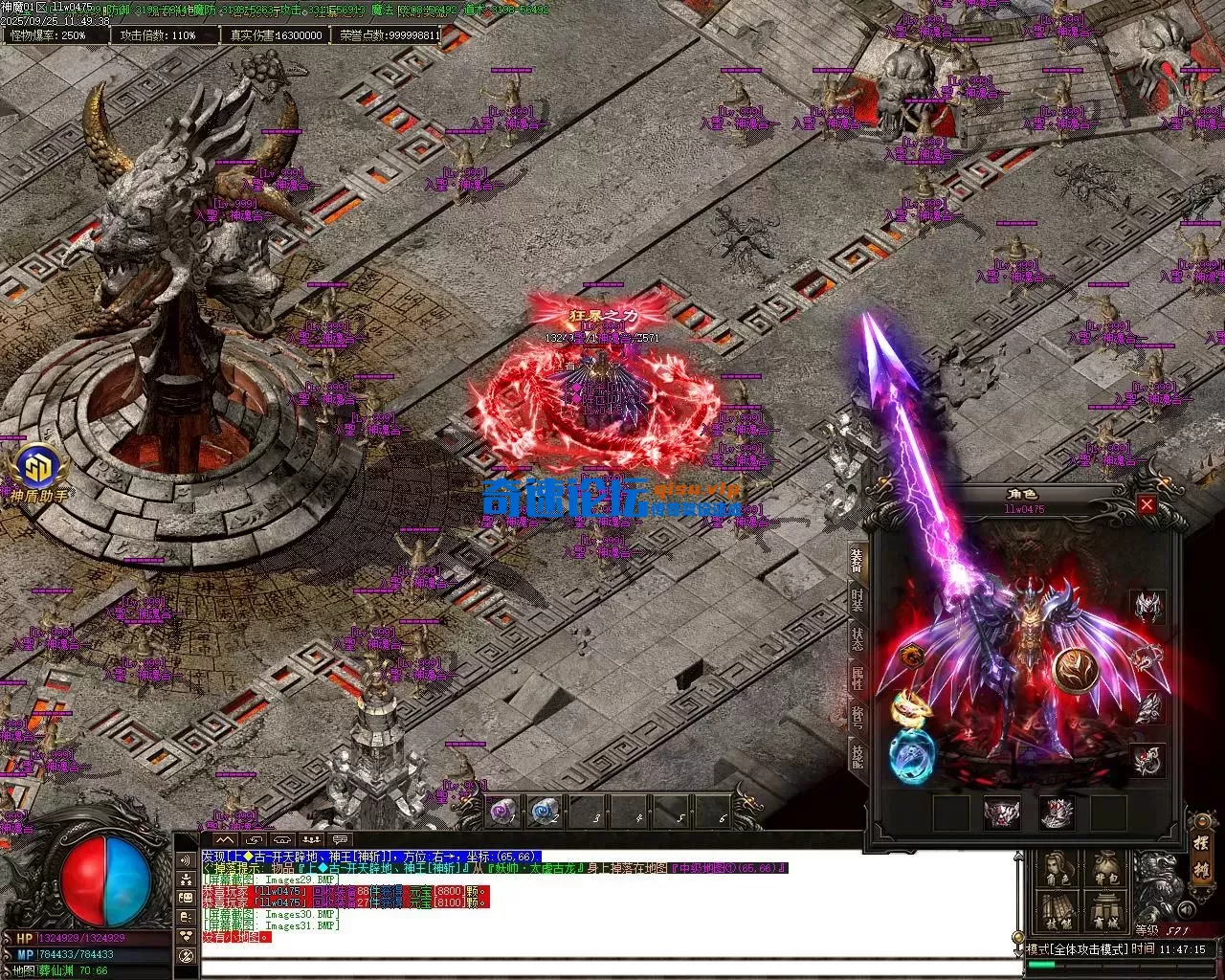Open the 摆摊 stall button
Screen dimensions: 1225x980
click(1201, 858)
